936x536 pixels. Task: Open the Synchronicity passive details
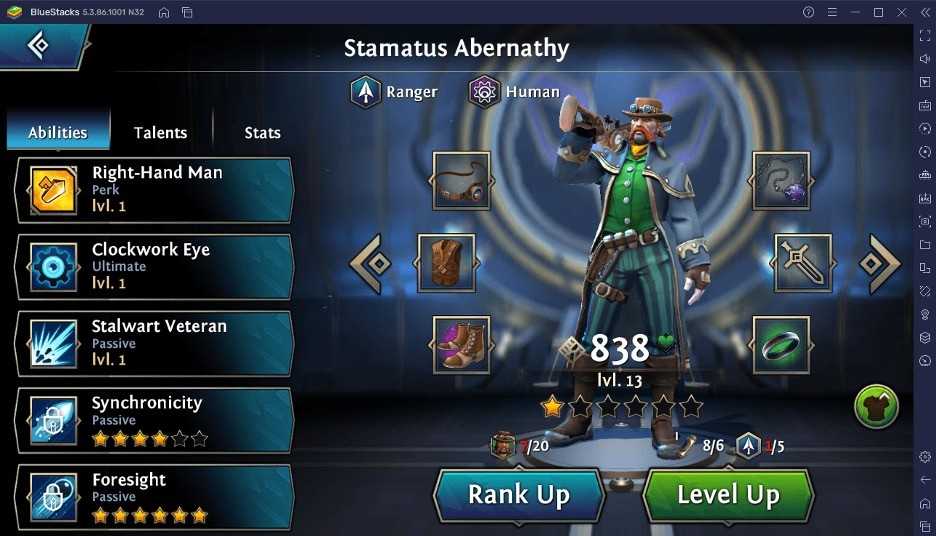[x=155, y=420]
